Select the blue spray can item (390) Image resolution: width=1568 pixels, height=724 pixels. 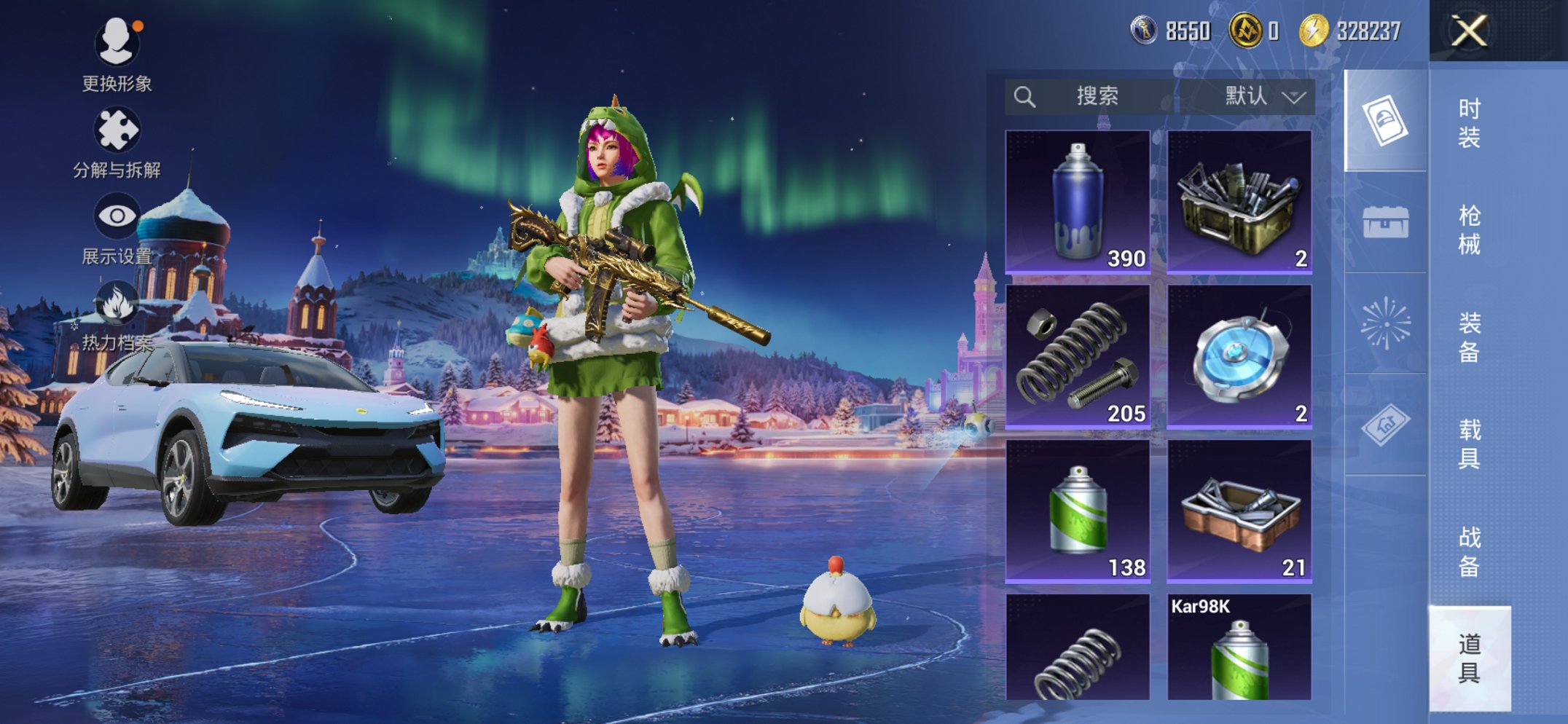coord(1078,202)
